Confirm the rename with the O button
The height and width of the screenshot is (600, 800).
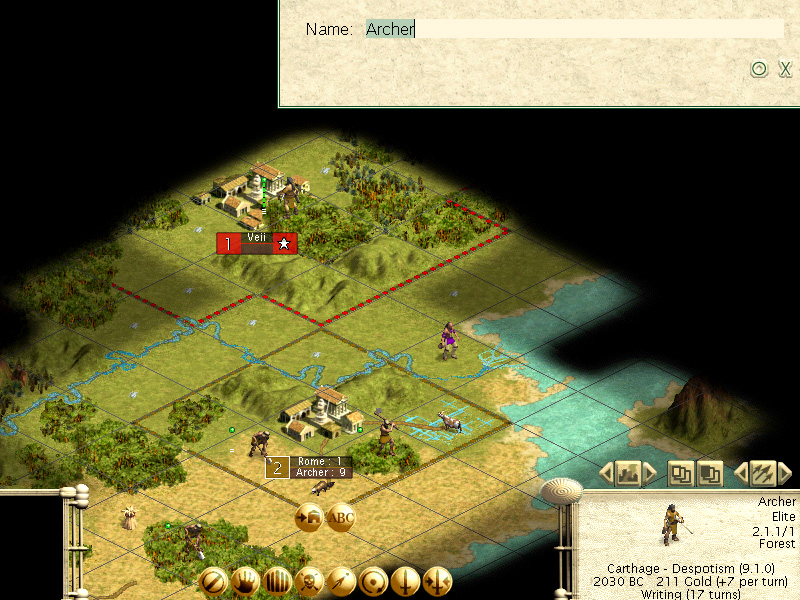coord(758,69)
